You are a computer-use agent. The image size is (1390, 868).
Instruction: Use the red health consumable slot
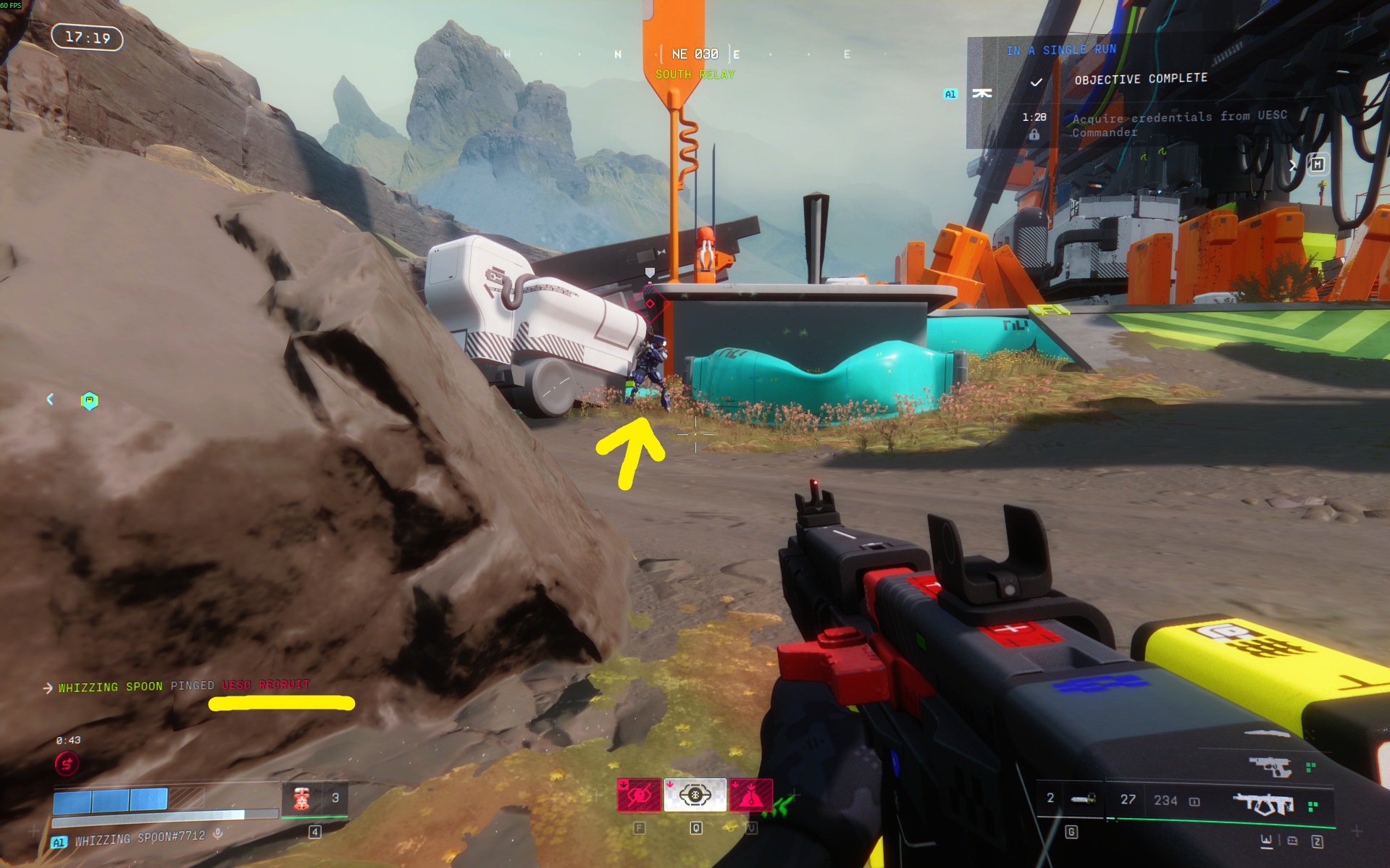point(301,798)
